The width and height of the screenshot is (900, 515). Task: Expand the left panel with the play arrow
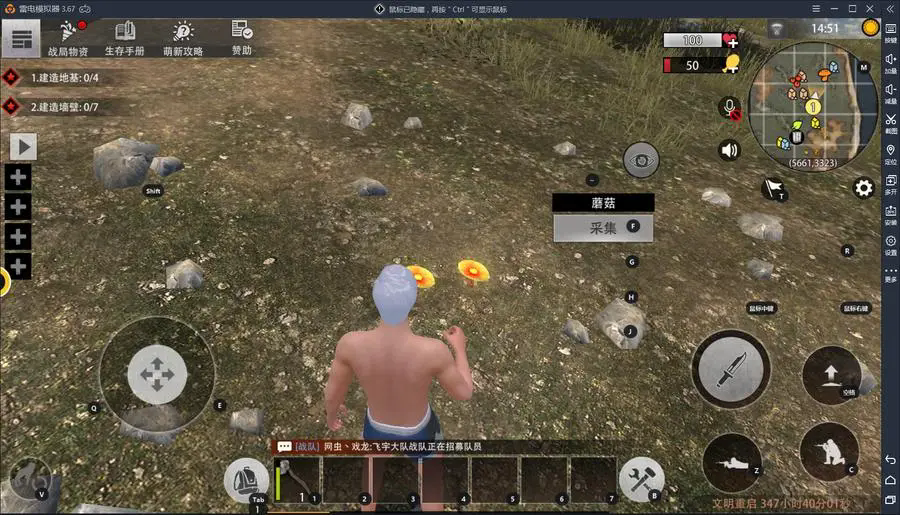23,147
